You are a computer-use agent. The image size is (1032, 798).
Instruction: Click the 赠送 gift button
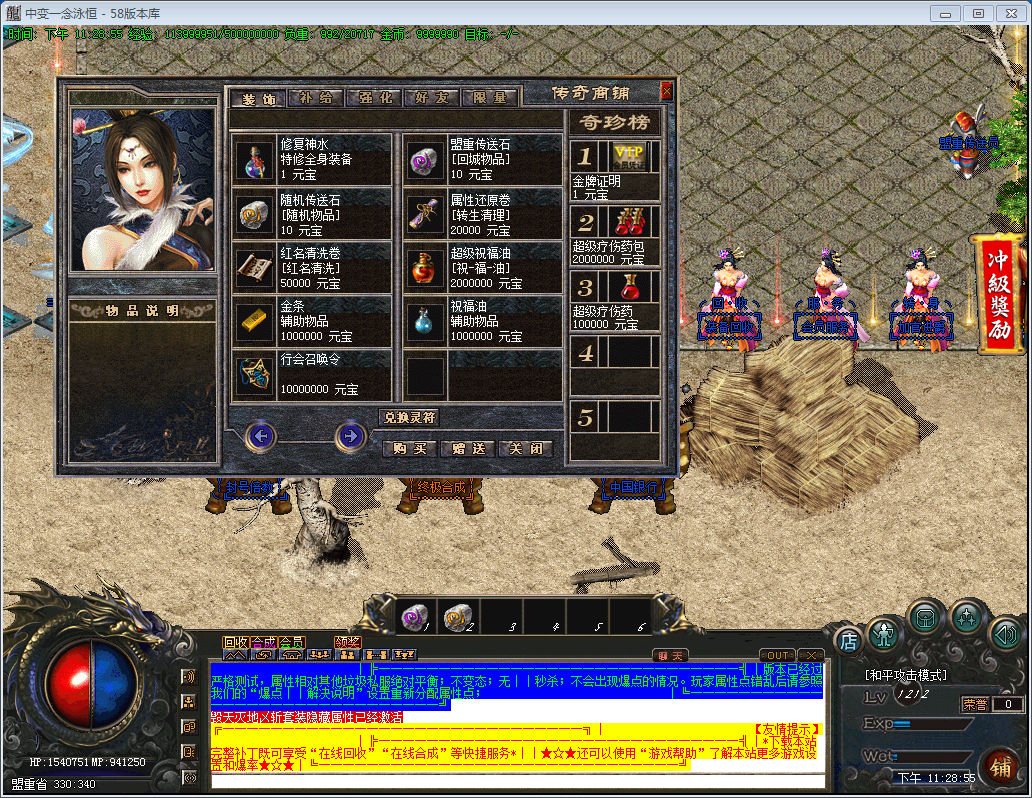pos(468,449)
